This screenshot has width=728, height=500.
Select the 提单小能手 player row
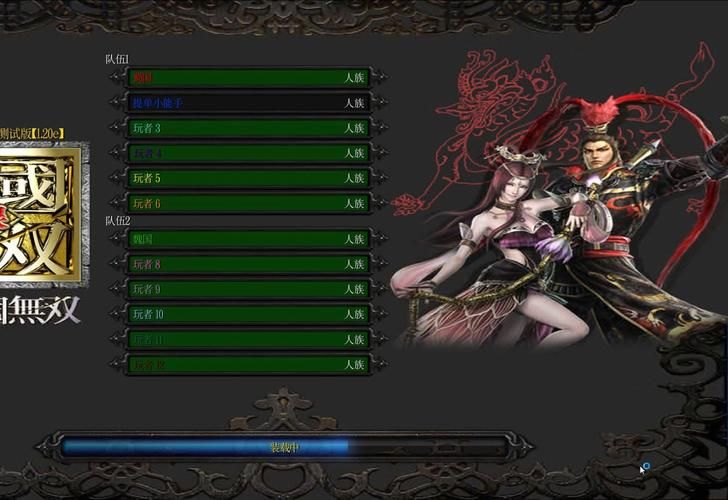247,103
